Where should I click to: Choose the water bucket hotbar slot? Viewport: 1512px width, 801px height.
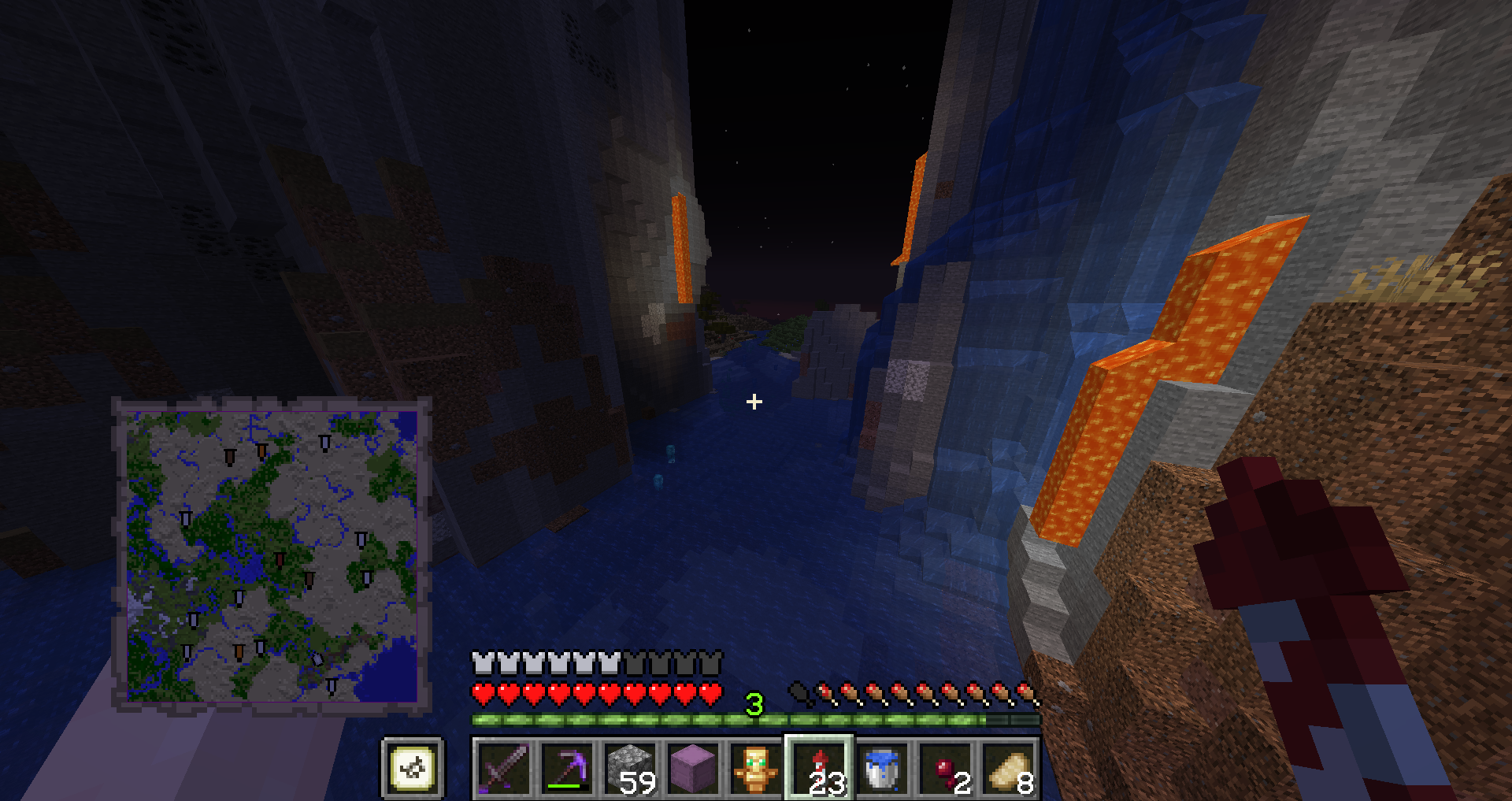coord(882,768)
